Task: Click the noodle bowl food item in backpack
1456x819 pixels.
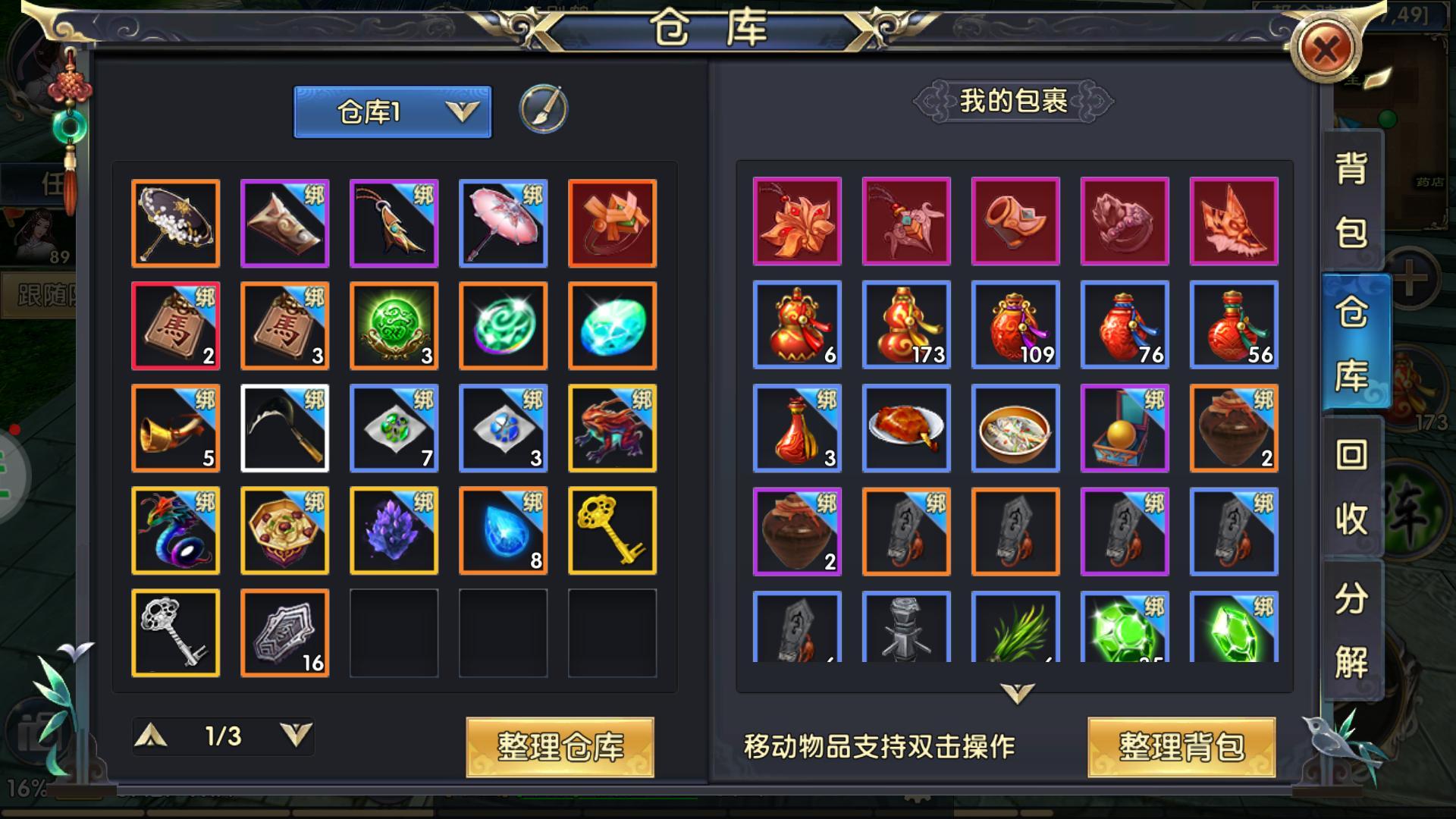Action: click(x=1015, y=428)
